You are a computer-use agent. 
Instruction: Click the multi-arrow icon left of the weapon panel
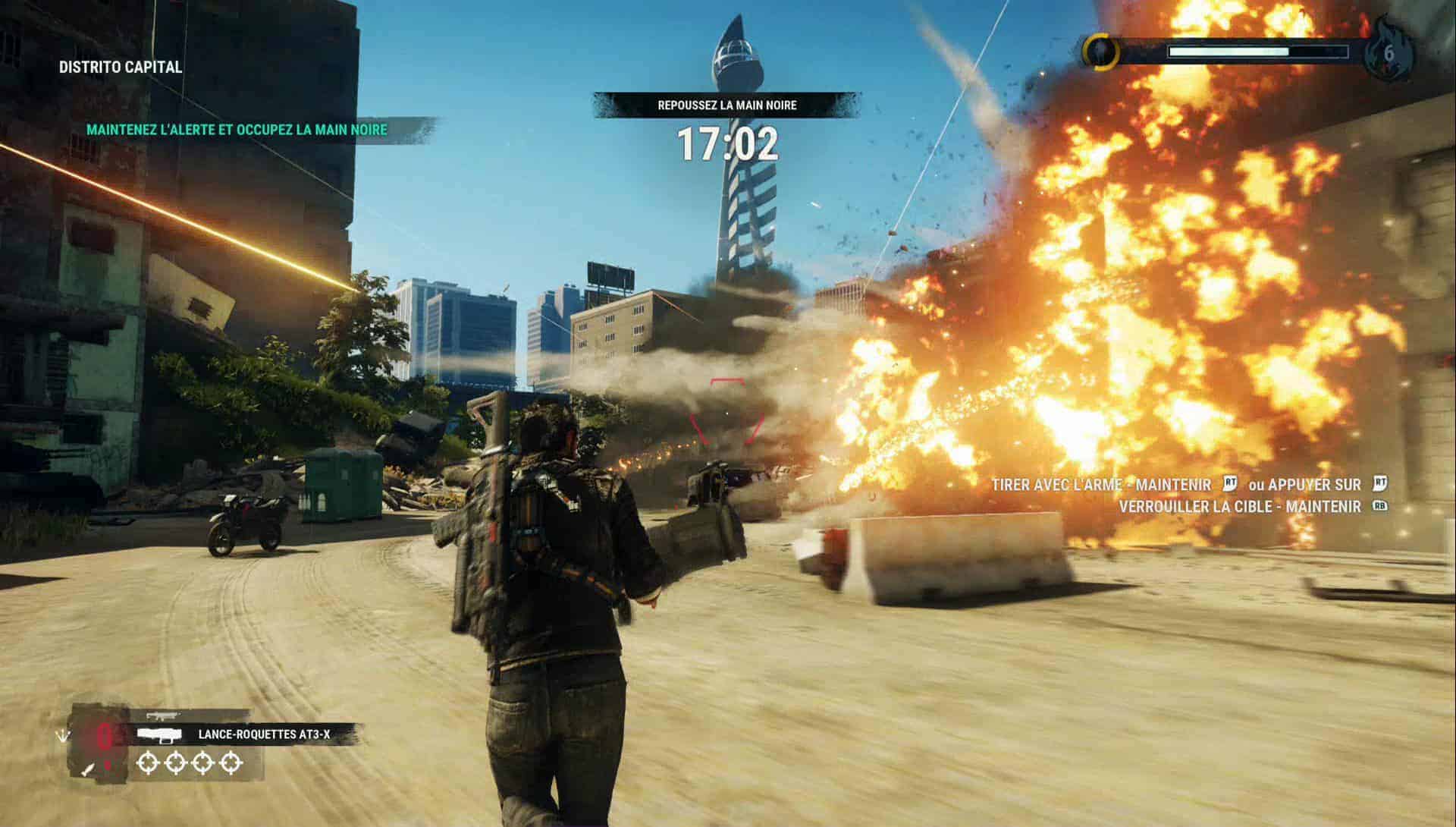61,736
